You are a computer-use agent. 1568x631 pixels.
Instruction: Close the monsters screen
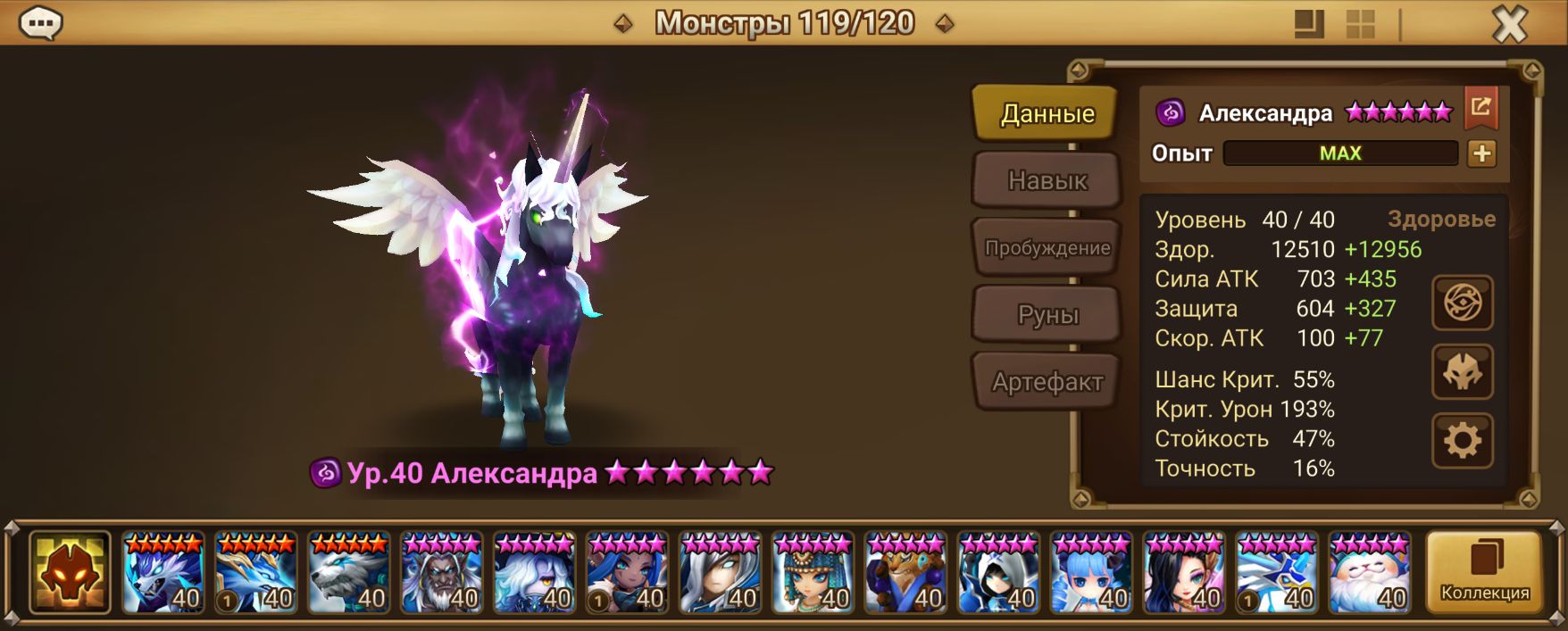click(x=1509, y=25)
